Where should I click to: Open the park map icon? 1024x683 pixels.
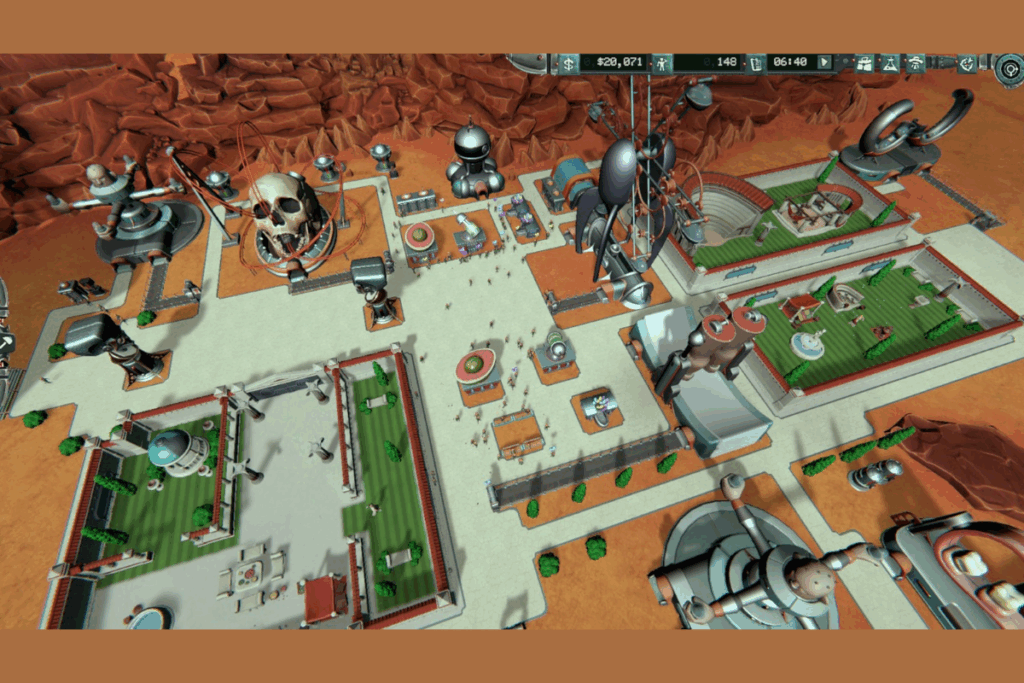pos(864,63)
